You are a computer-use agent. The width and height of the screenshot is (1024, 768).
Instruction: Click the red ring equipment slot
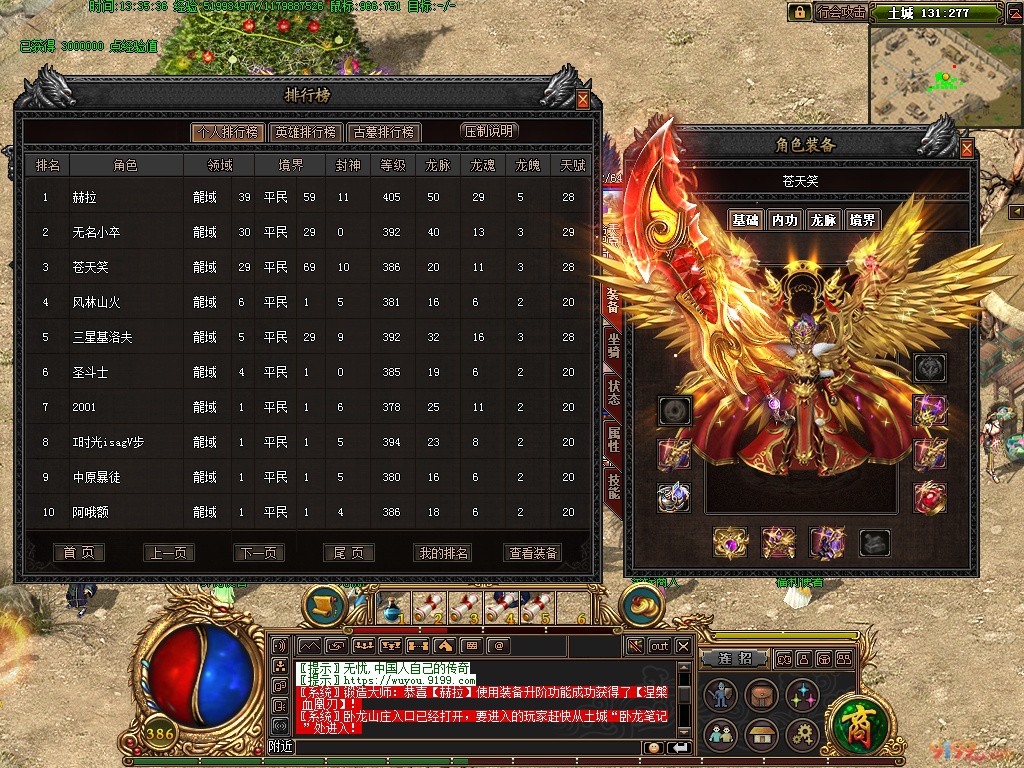click(929, 497)
